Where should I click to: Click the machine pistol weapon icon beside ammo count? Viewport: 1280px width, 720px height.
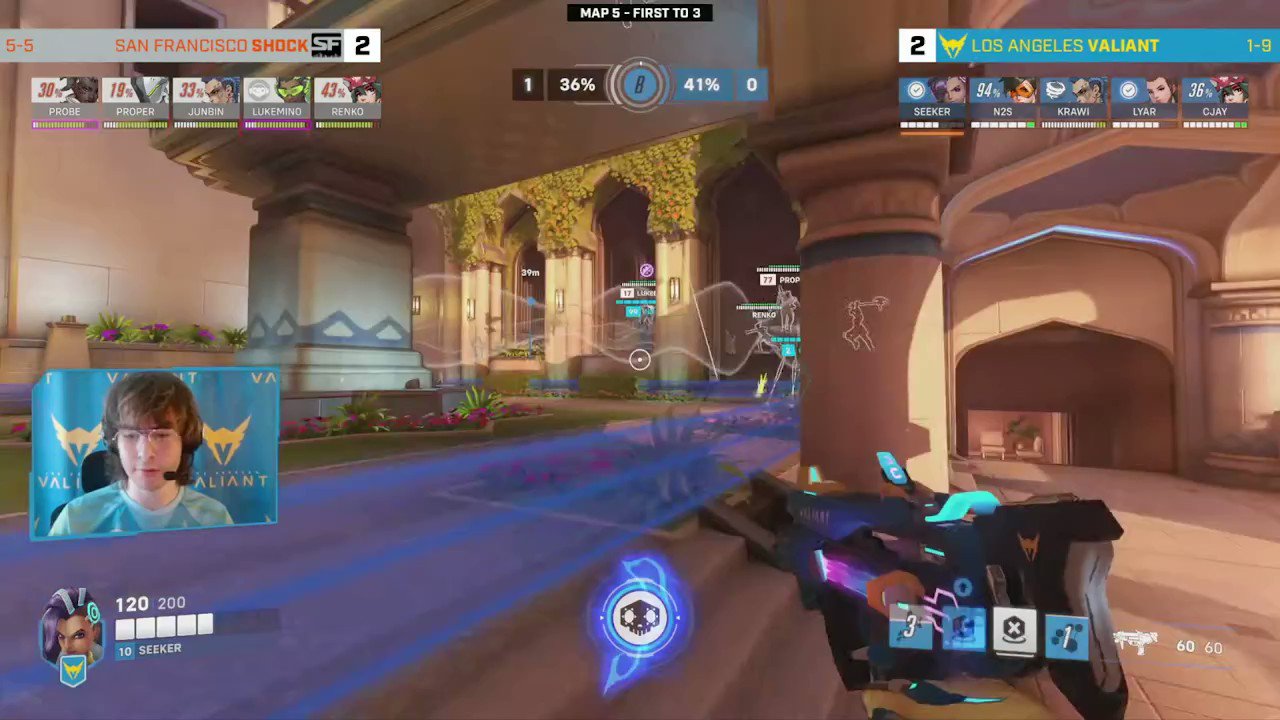pos(1135,645)
